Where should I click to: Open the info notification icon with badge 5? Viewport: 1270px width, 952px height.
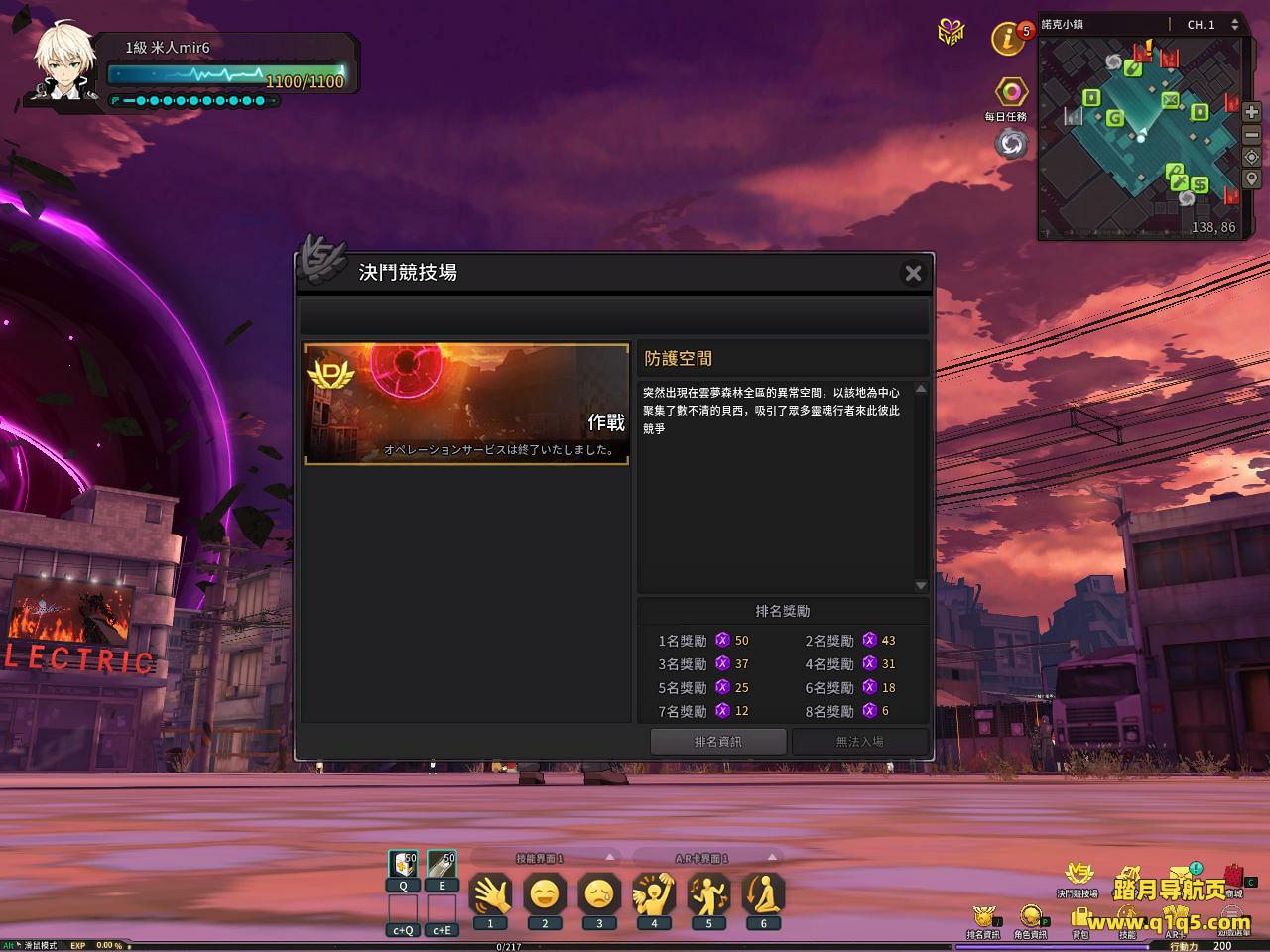click(1009, 40)
